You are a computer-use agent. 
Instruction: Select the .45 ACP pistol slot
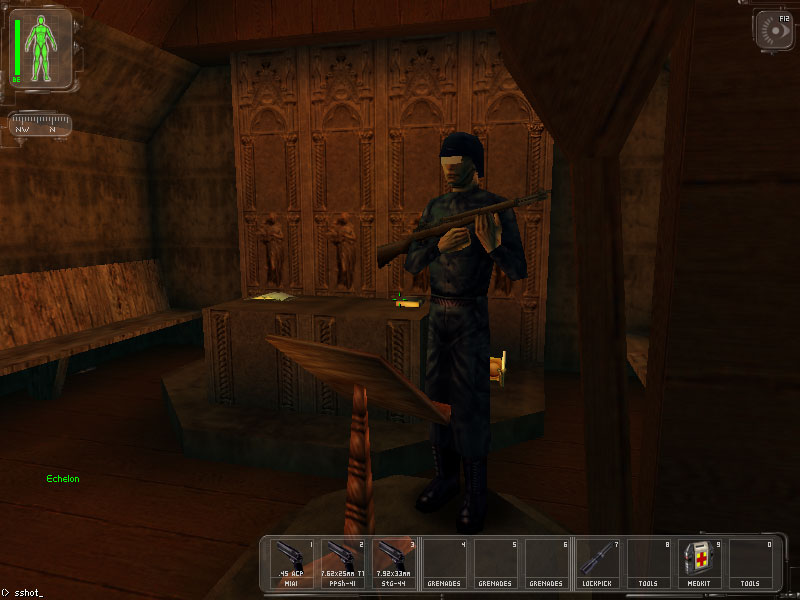pos(291,563)
